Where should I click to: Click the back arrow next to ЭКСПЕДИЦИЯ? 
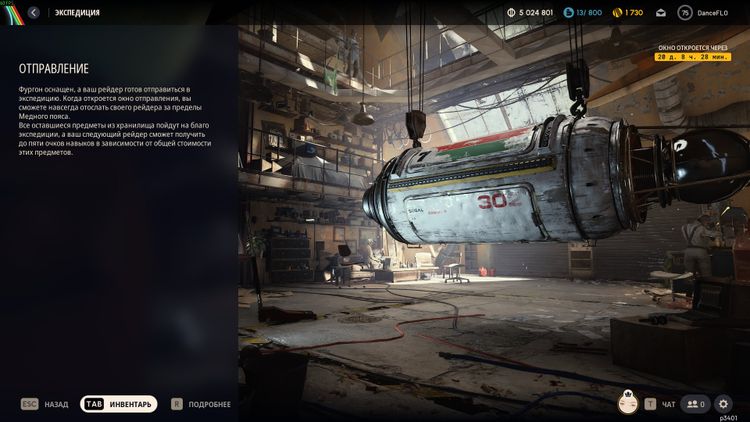34,13
